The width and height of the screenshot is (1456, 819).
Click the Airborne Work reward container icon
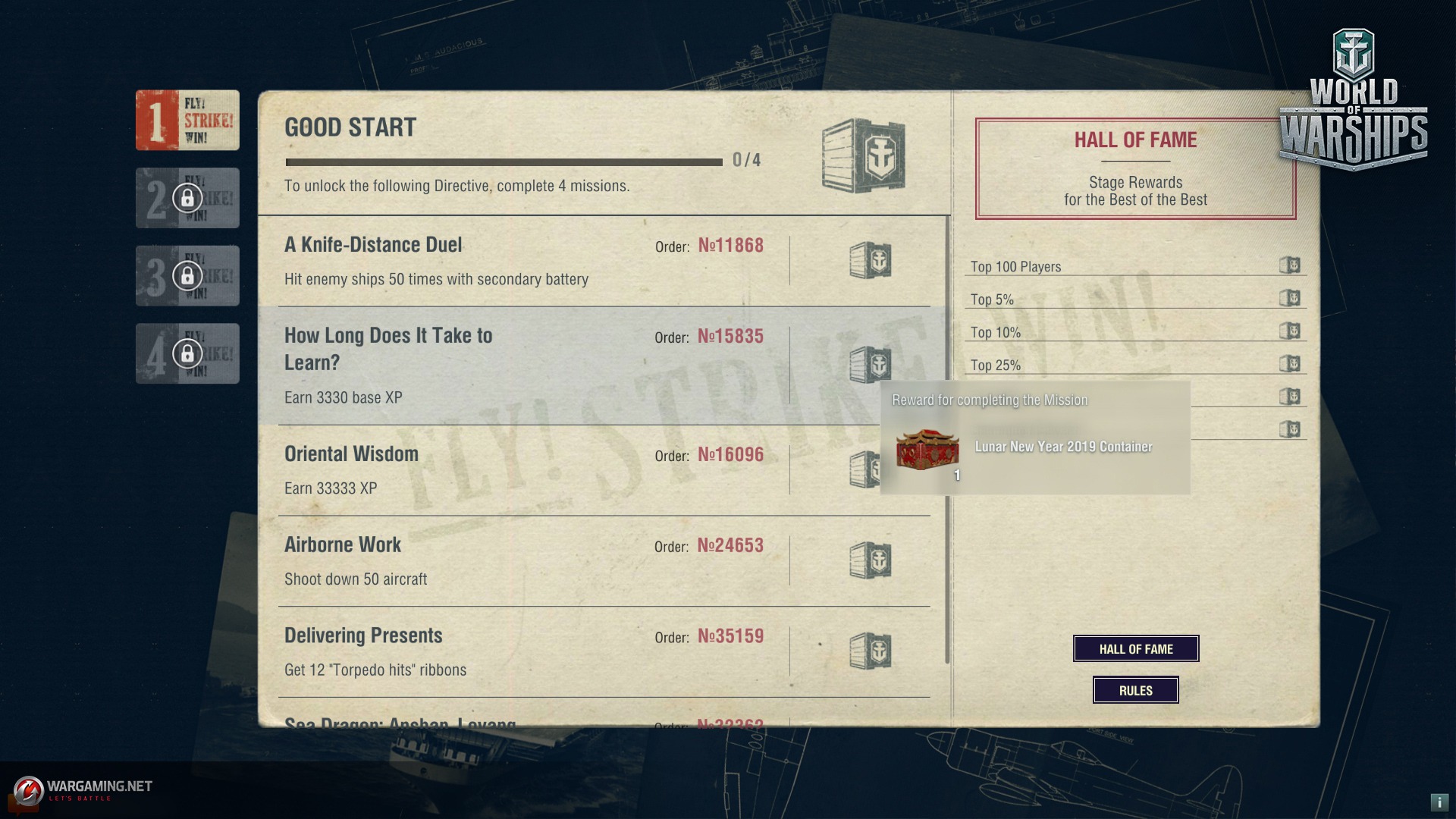click(x=870, y=561)
